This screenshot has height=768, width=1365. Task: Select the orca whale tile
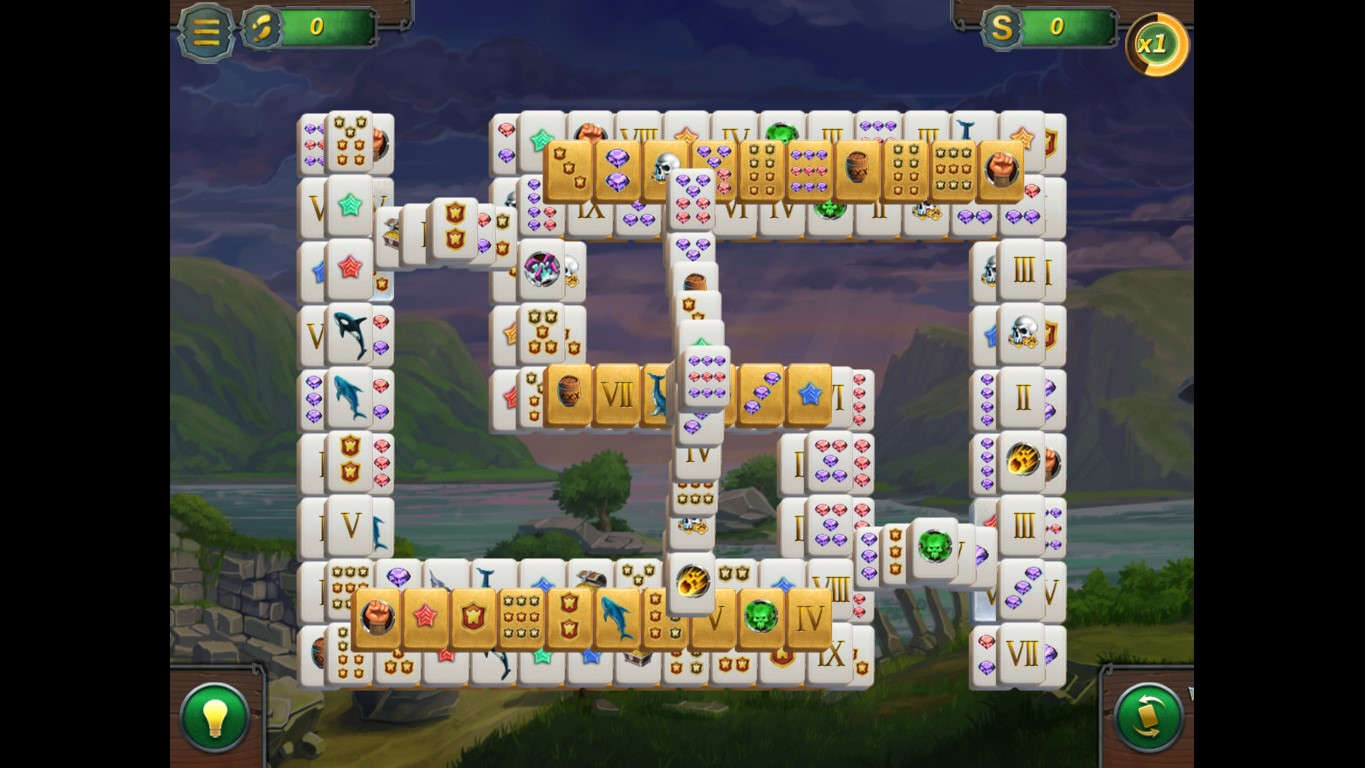(350, 333)
